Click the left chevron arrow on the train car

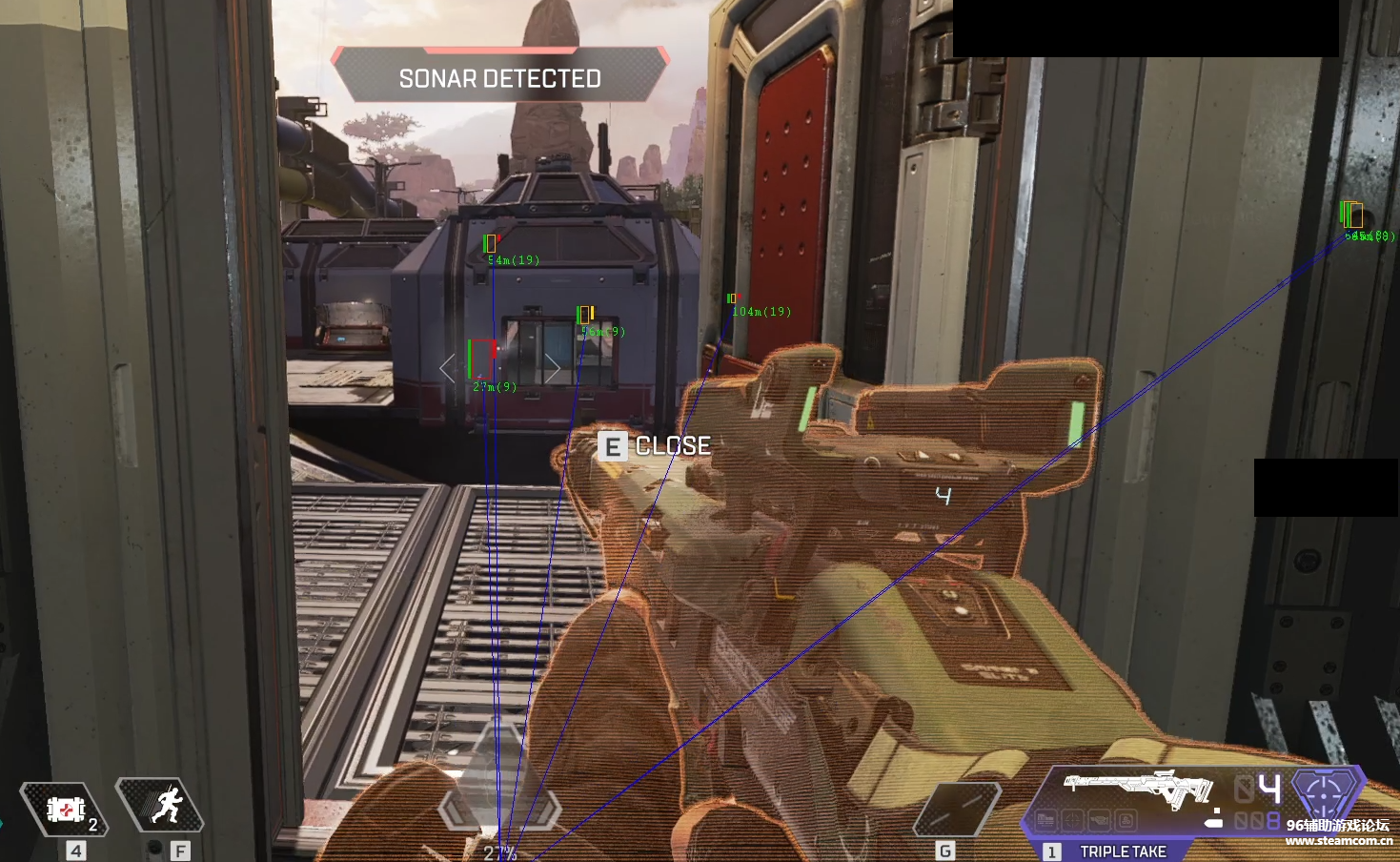click(x=445, y=366)
